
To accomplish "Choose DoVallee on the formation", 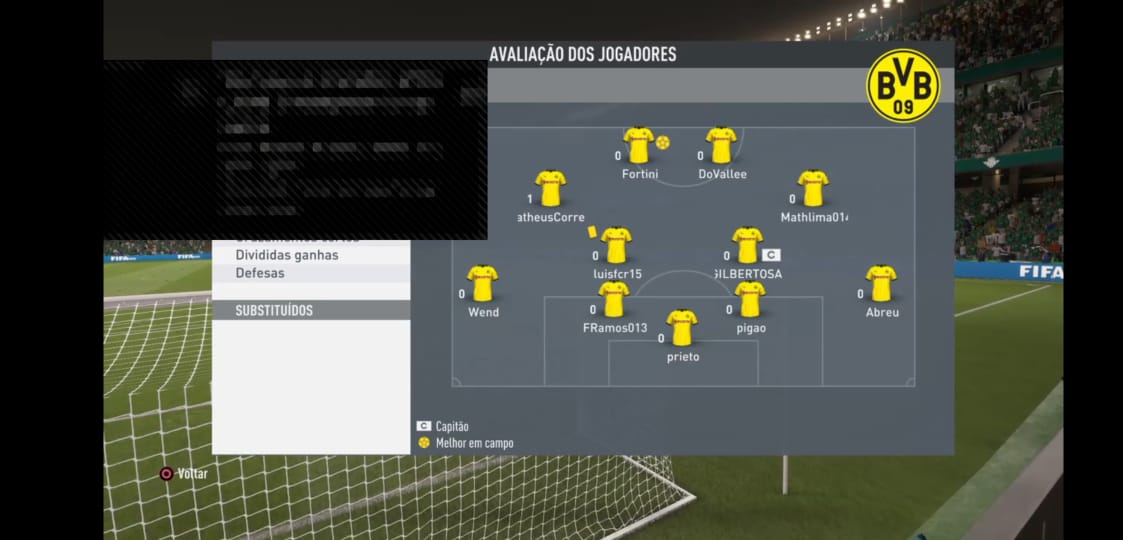I will (721, 145).
